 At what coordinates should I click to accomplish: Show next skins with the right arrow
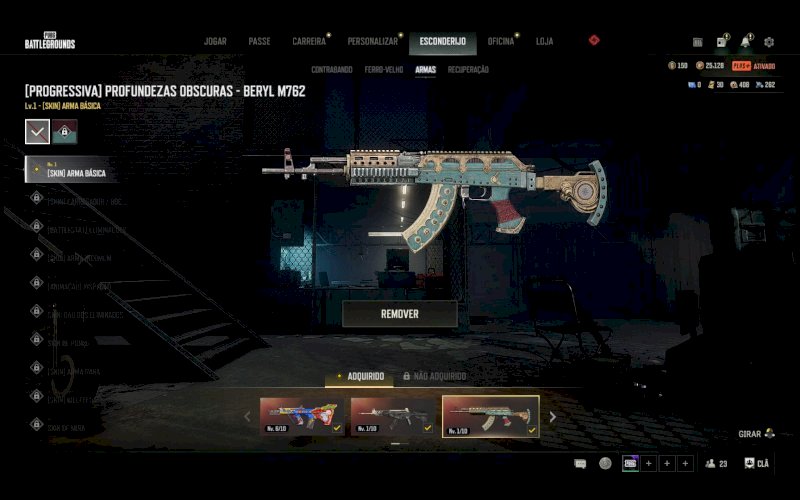[552, 416]
